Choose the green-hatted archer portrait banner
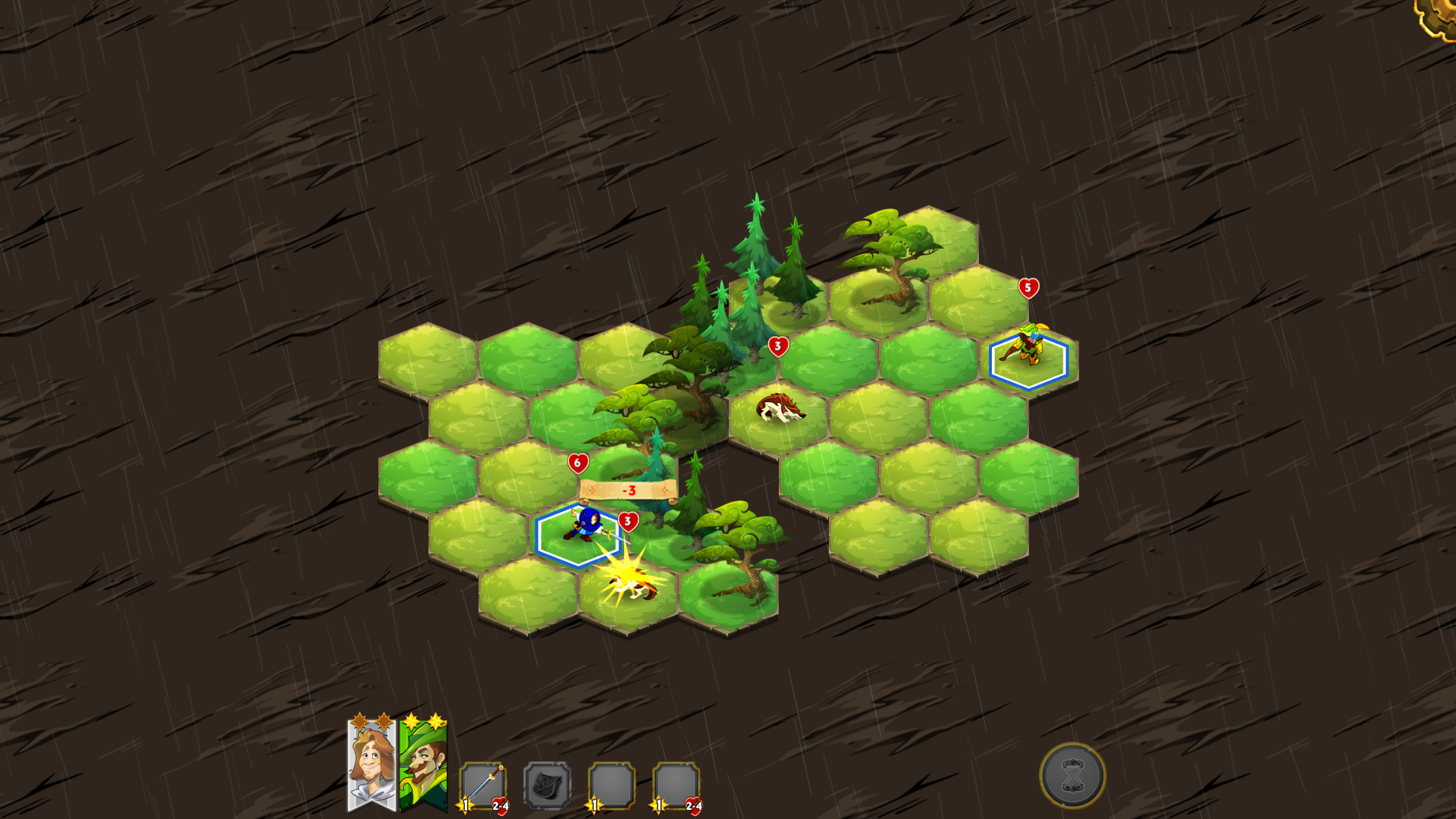The width and height of the screenshot is (1456, 819). pos(423,764)
